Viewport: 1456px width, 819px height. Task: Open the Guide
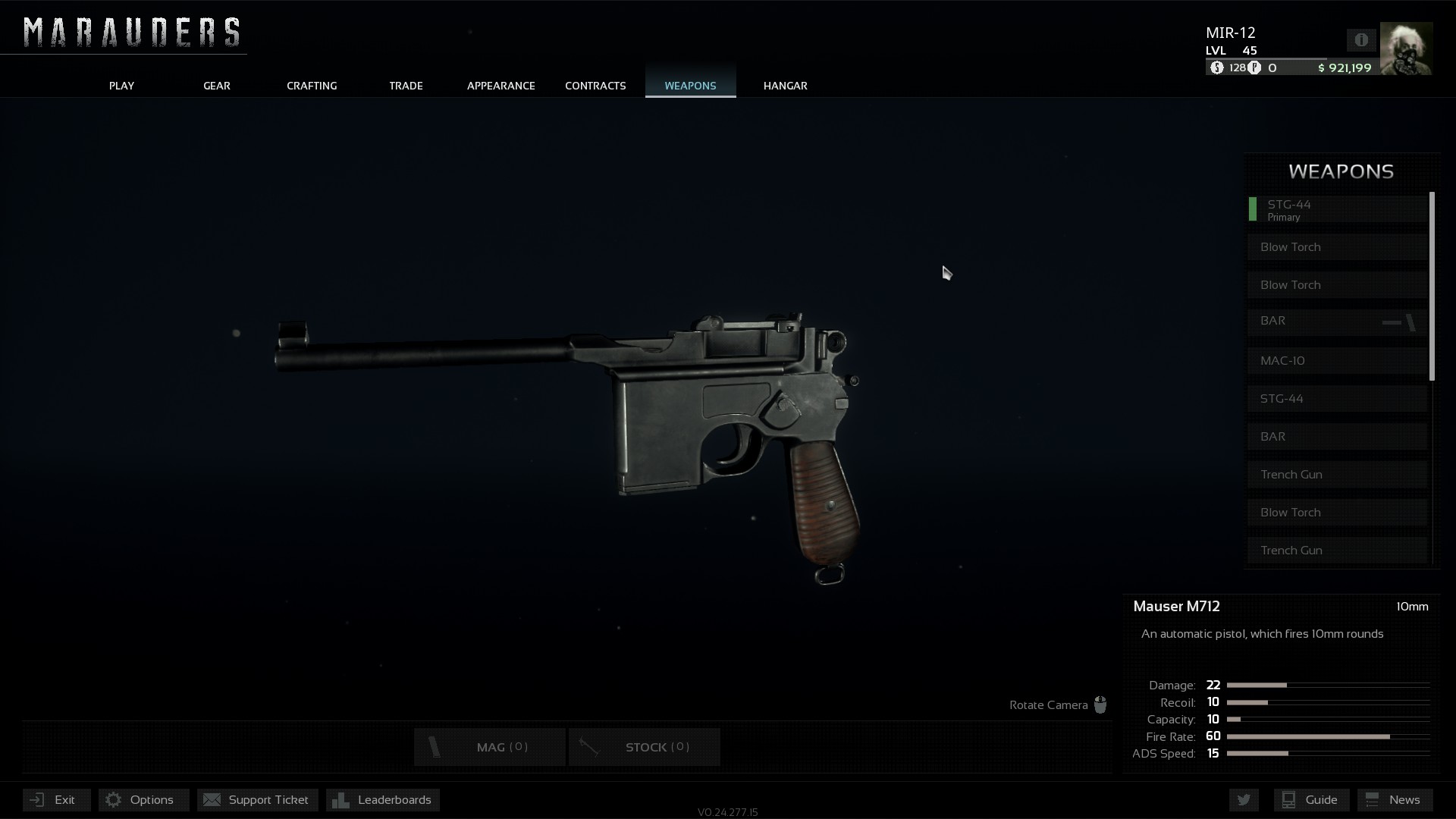pyautogui.click(x=1310, y=800)
